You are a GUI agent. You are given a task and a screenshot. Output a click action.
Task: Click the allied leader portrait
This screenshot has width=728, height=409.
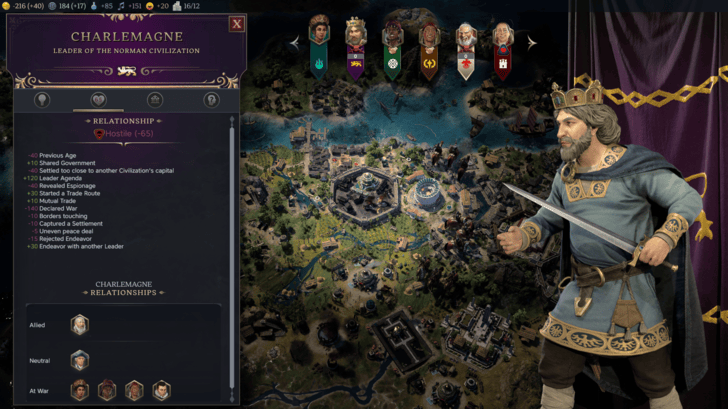(x=80, y=324)
